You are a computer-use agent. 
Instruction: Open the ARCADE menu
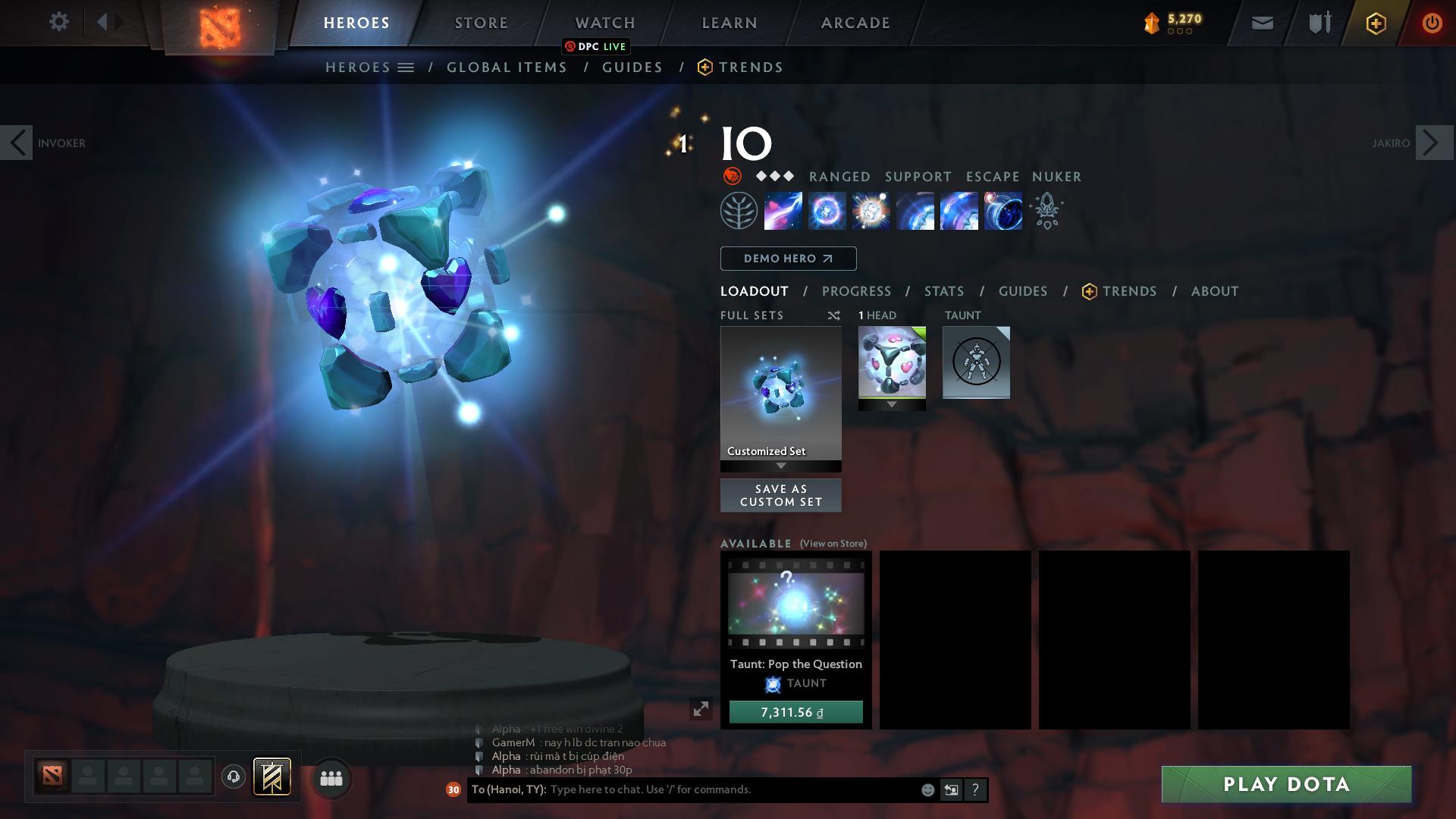click(x=854, y=22)
